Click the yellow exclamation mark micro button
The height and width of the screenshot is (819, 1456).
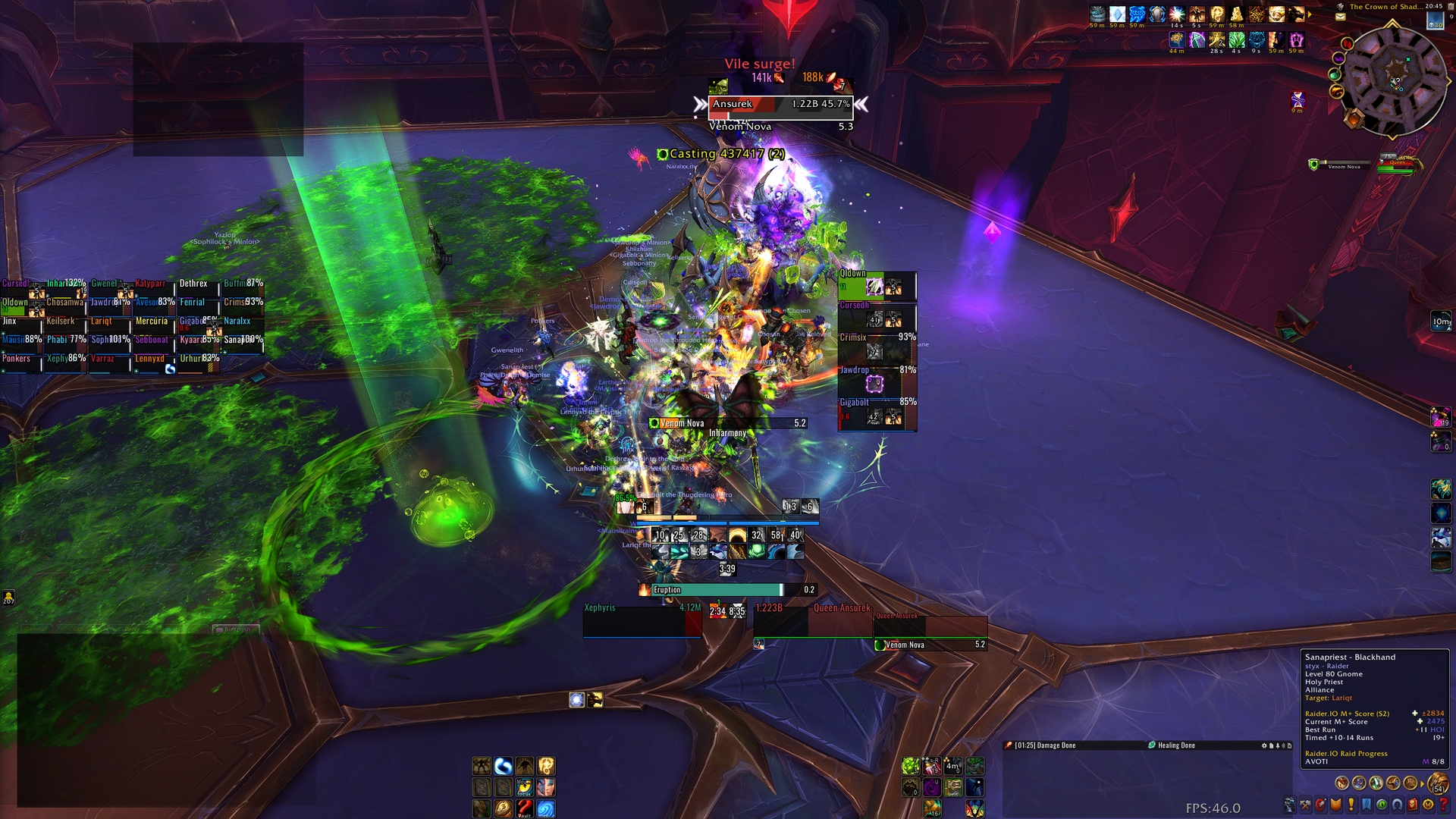pos(1351,805)
